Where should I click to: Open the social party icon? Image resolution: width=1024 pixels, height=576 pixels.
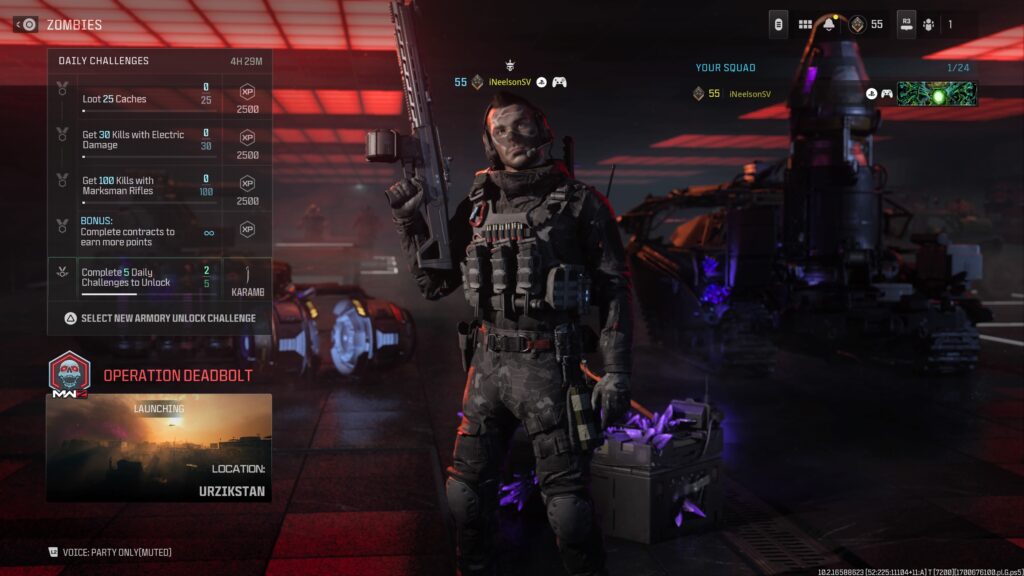(x=929, y=24)
